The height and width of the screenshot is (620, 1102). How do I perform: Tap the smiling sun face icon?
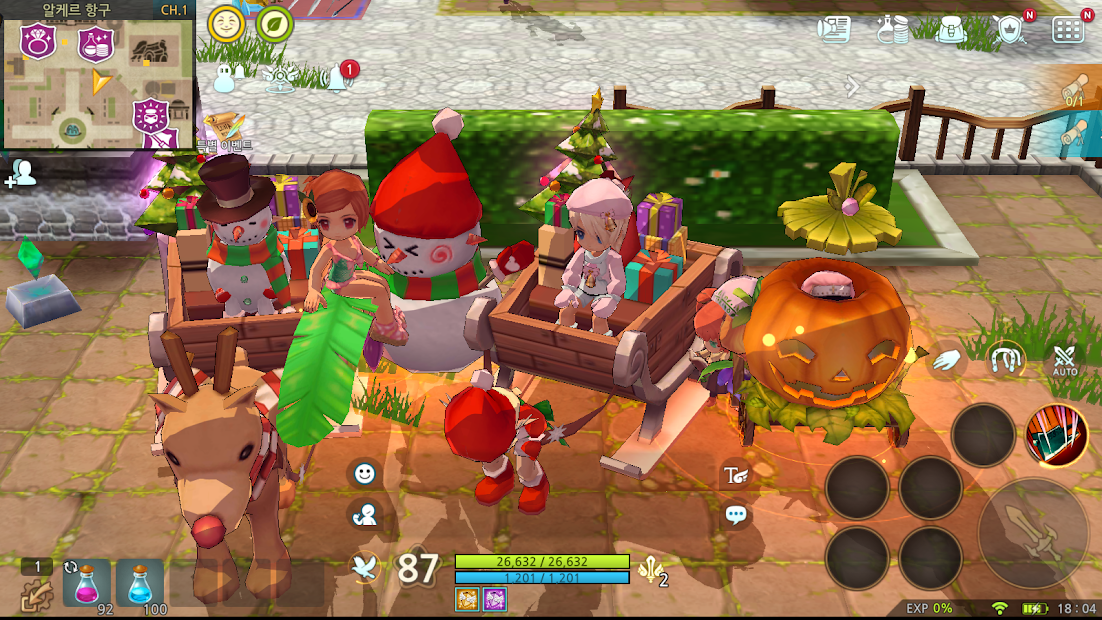[x=226, y=23]
